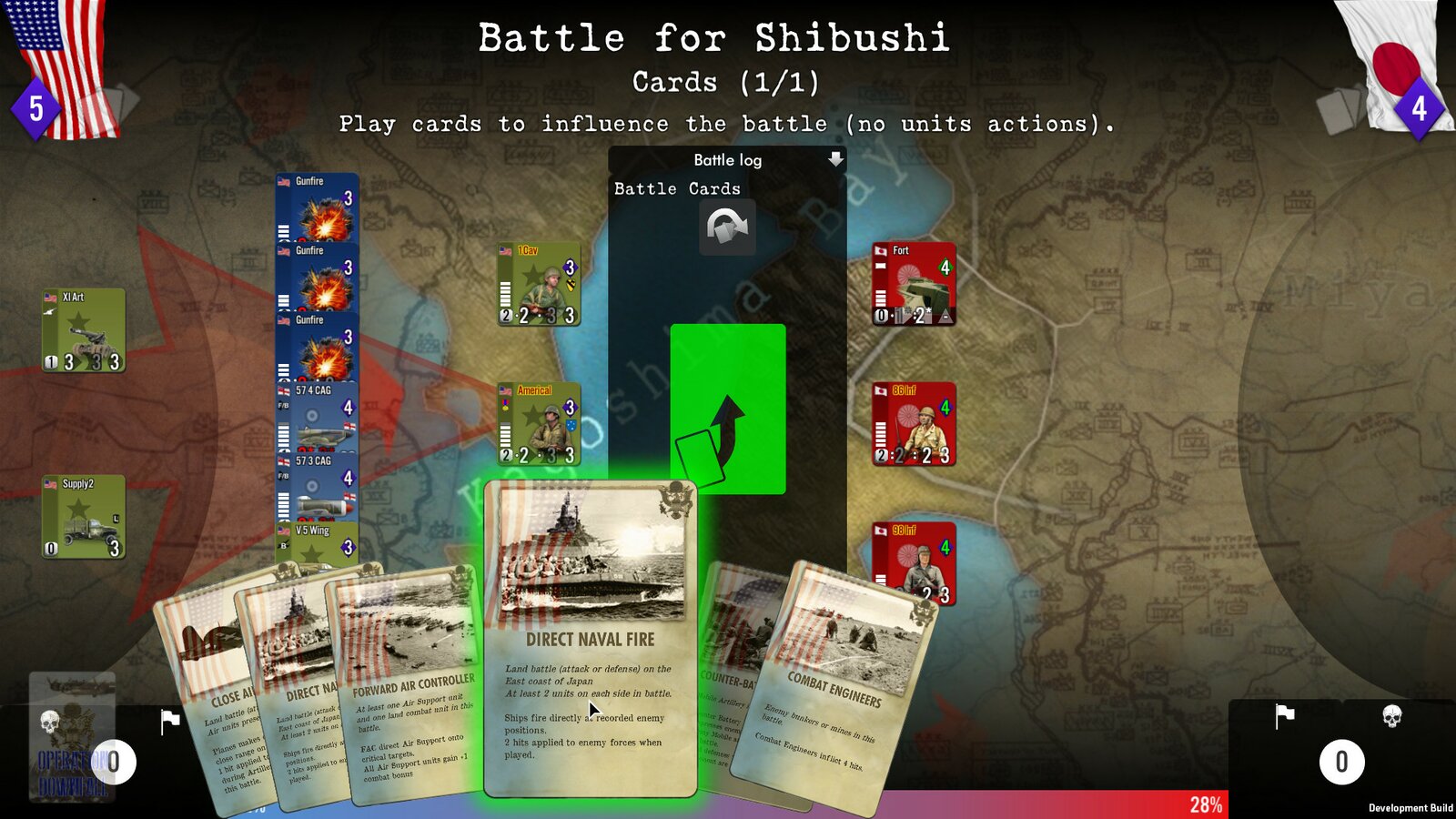Select the XI Art artillery counter
1456x819 pixels.
[x=83, y=332]
